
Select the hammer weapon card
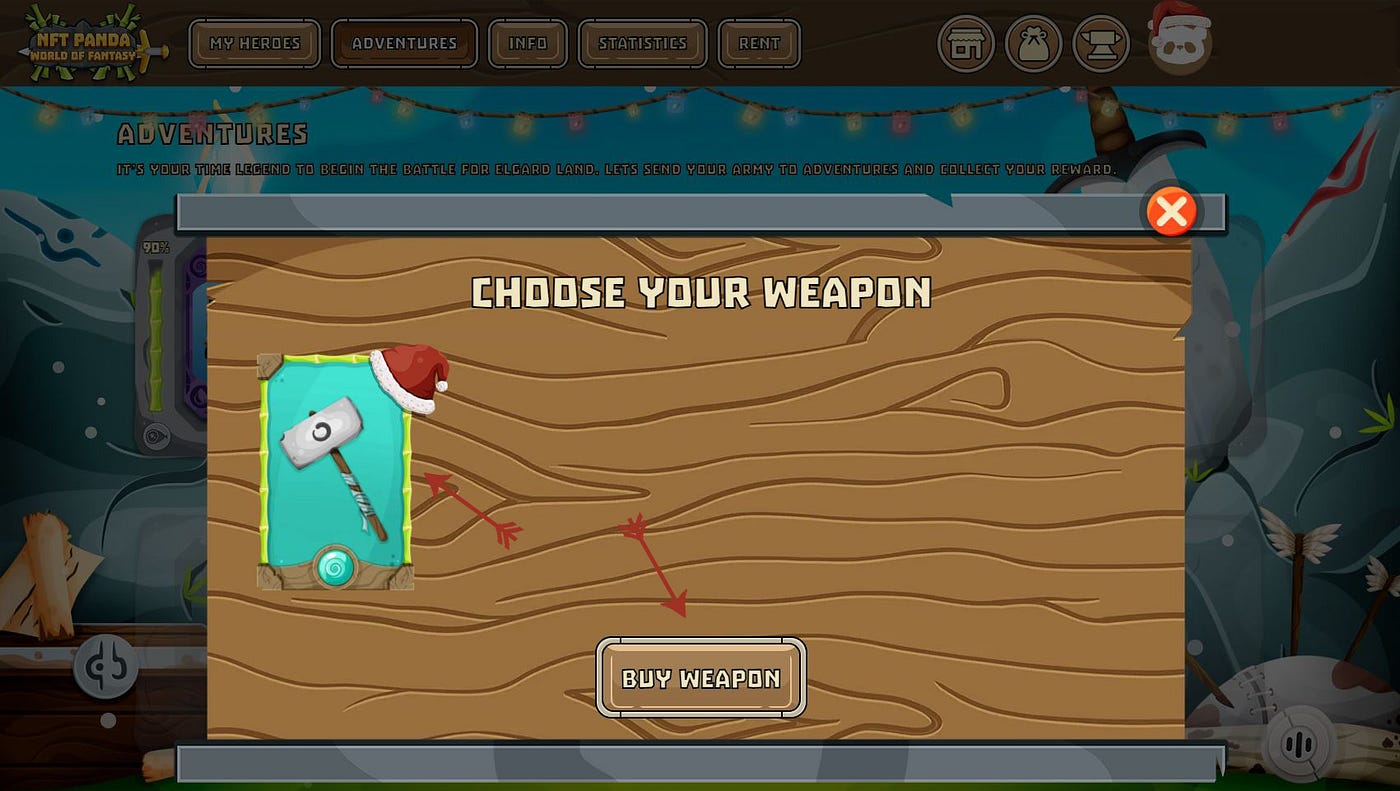(335, 471)
